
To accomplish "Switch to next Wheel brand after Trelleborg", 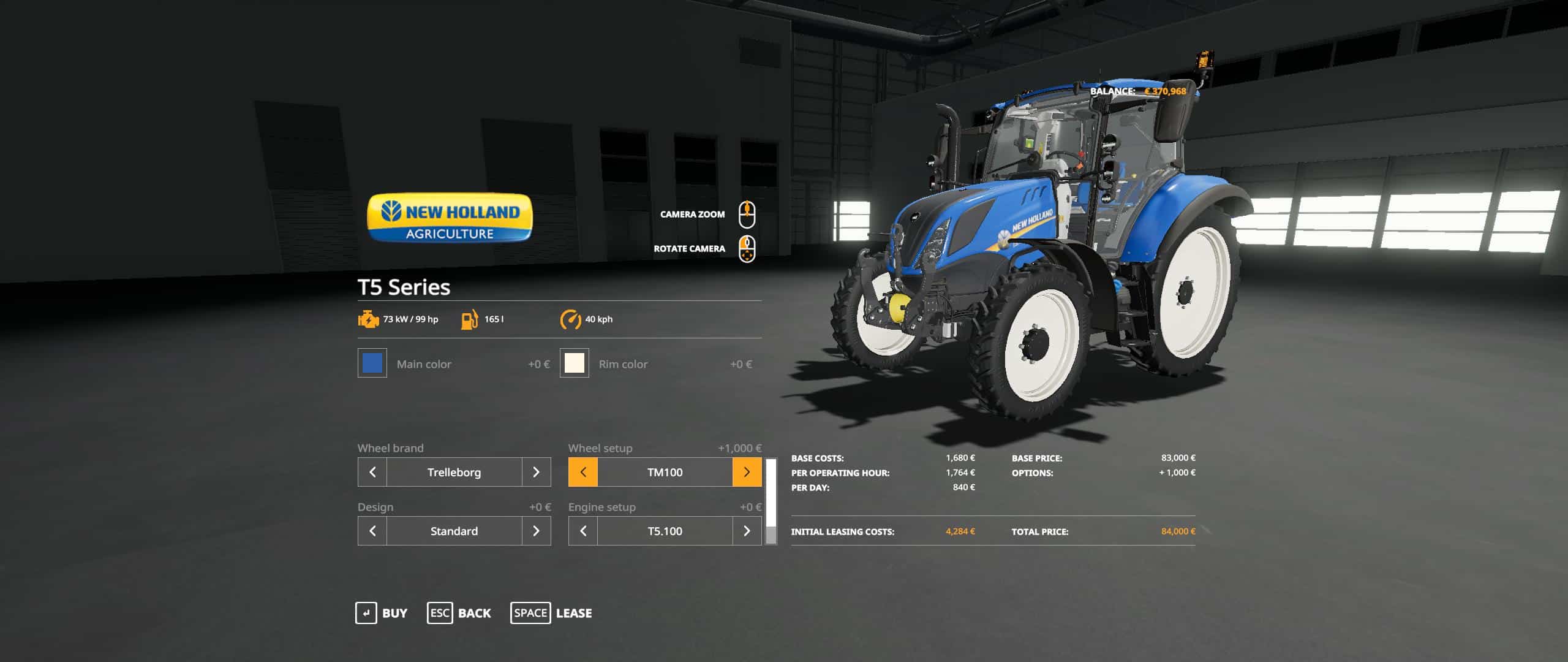I will [x=536, y=472].
